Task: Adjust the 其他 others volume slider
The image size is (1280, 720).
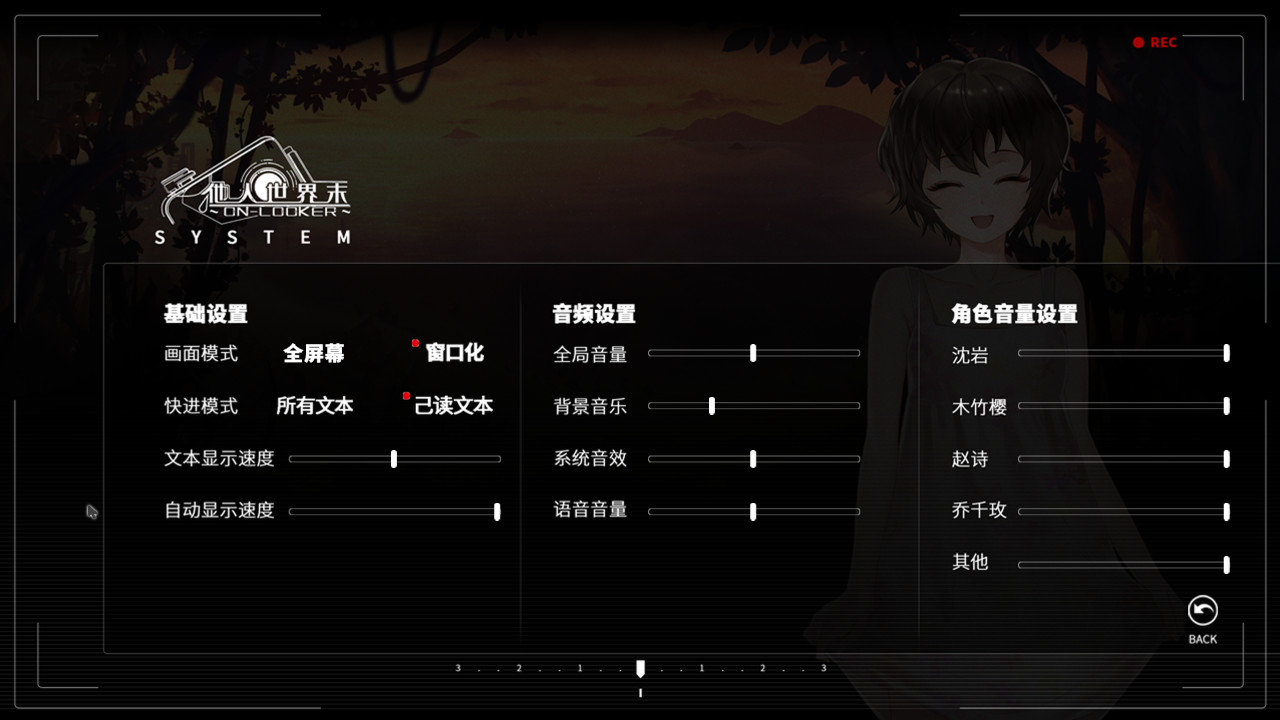Action: coord(1225,563)
